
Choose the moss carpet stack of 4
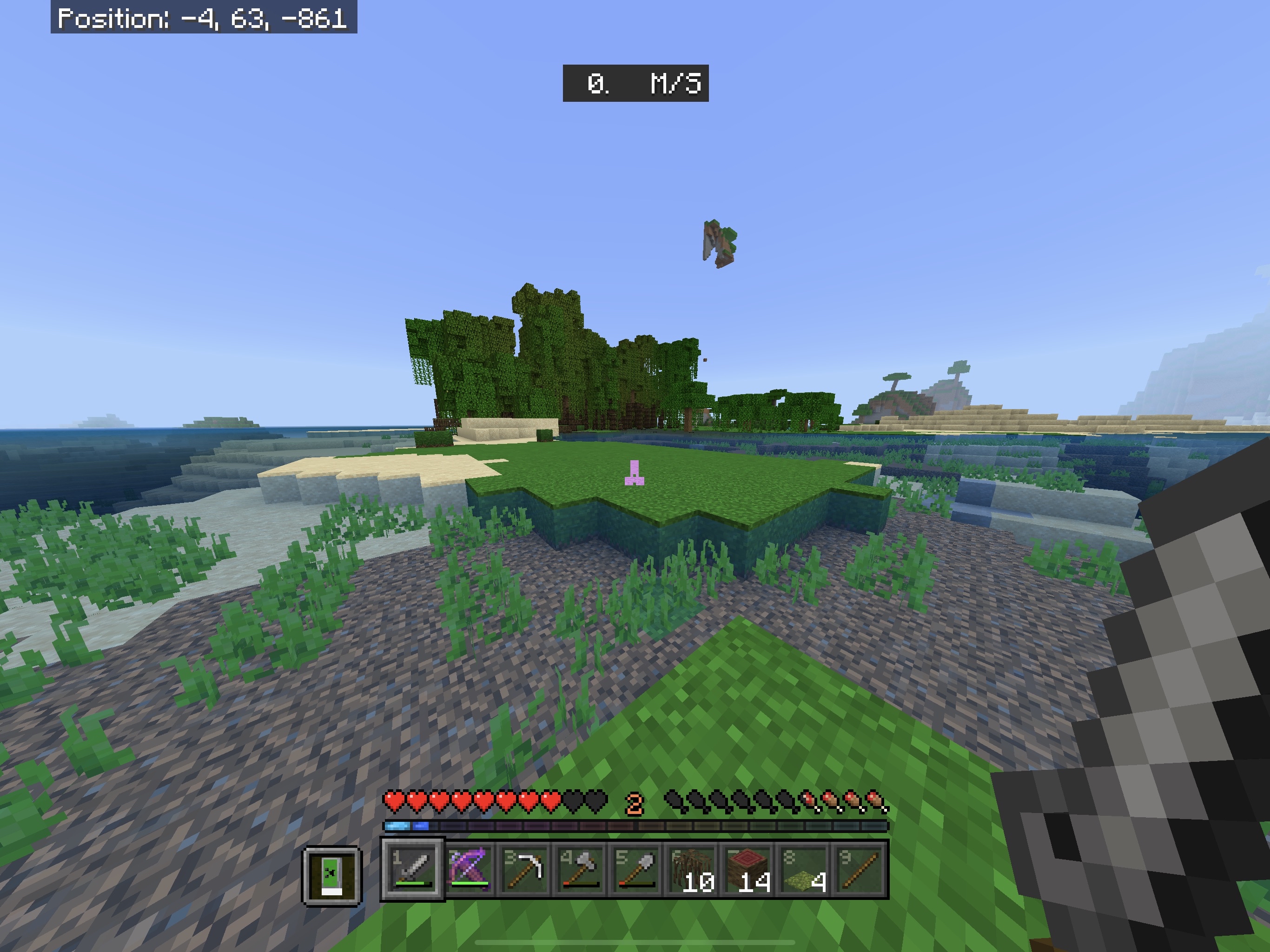(x=803, y=869)
